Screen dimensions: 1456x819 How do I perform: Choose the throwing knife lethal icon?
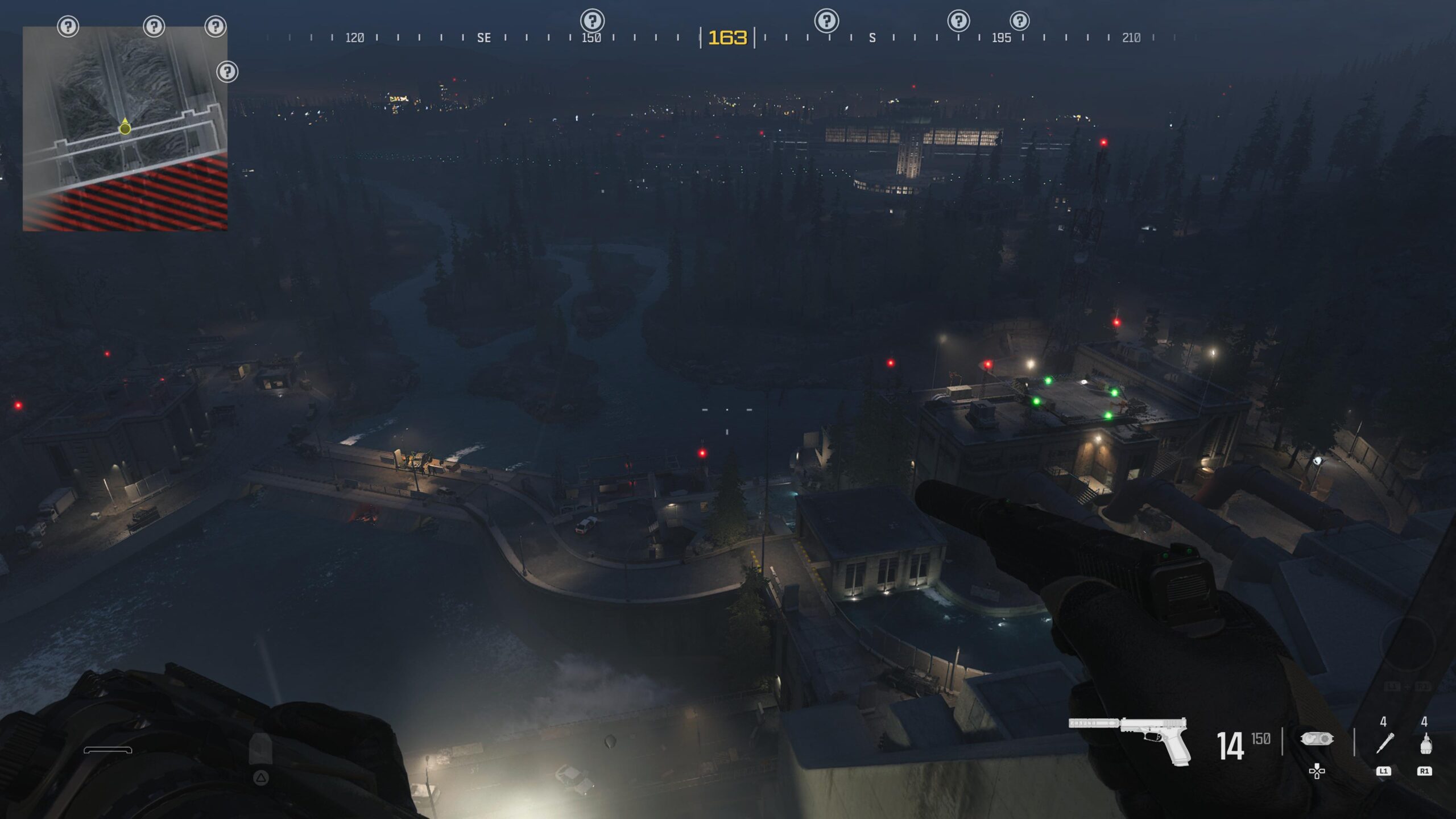point(1384,743)
